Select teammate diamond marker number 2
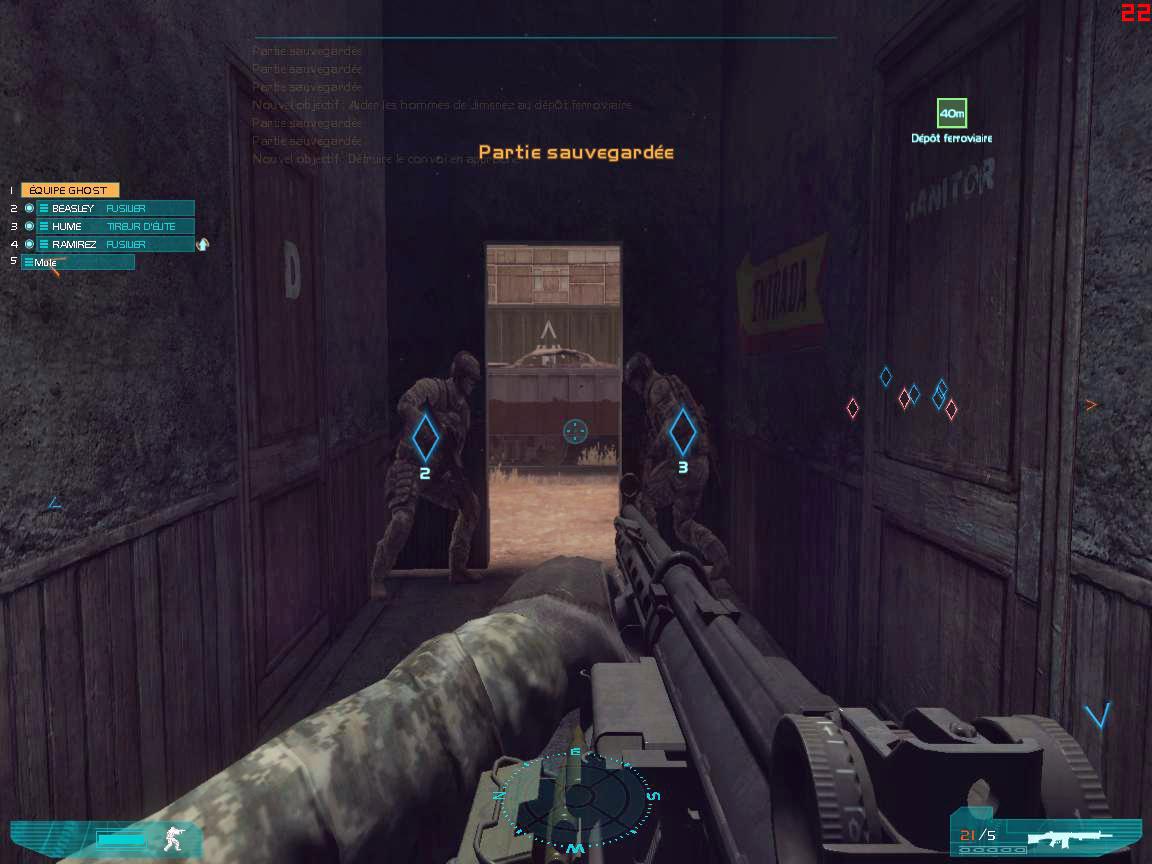The height and width of the screenshot is (864, 1152). tap(425, 436)
